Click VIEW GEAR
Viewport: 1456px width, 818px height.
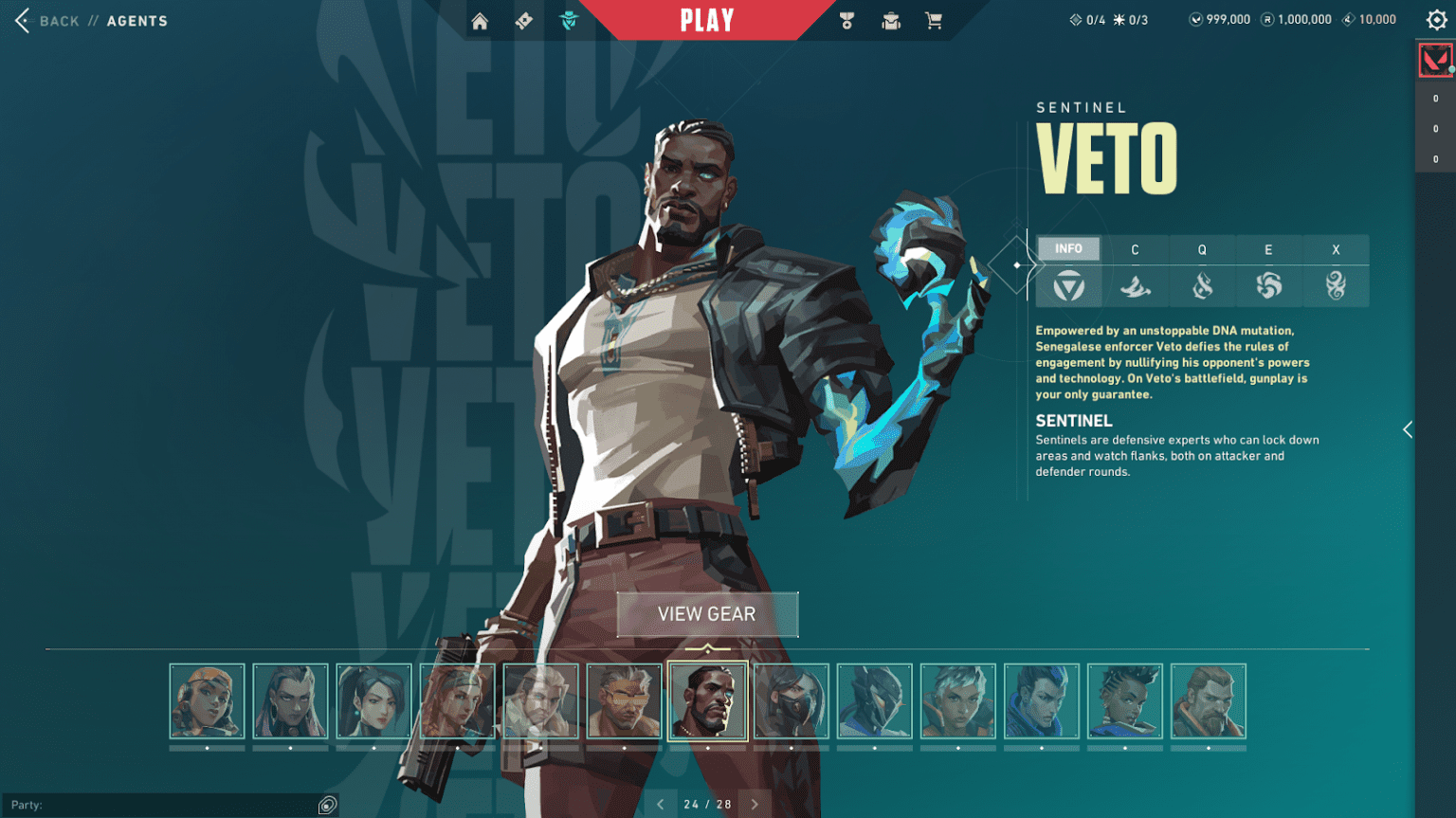707,613
